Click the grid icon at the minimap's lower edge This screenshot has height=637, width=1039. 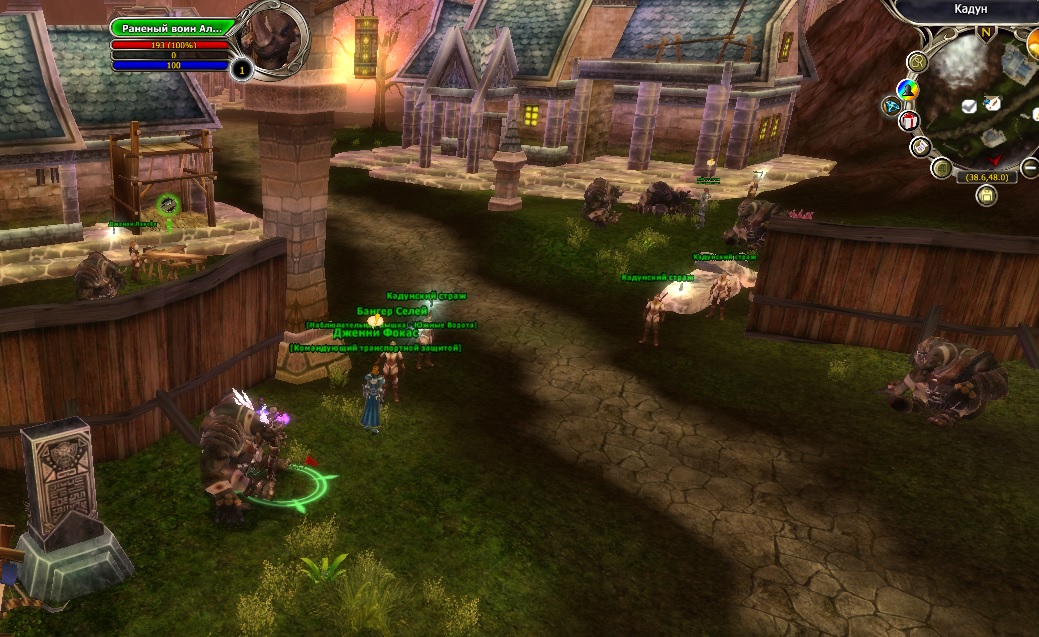[941, 168]
